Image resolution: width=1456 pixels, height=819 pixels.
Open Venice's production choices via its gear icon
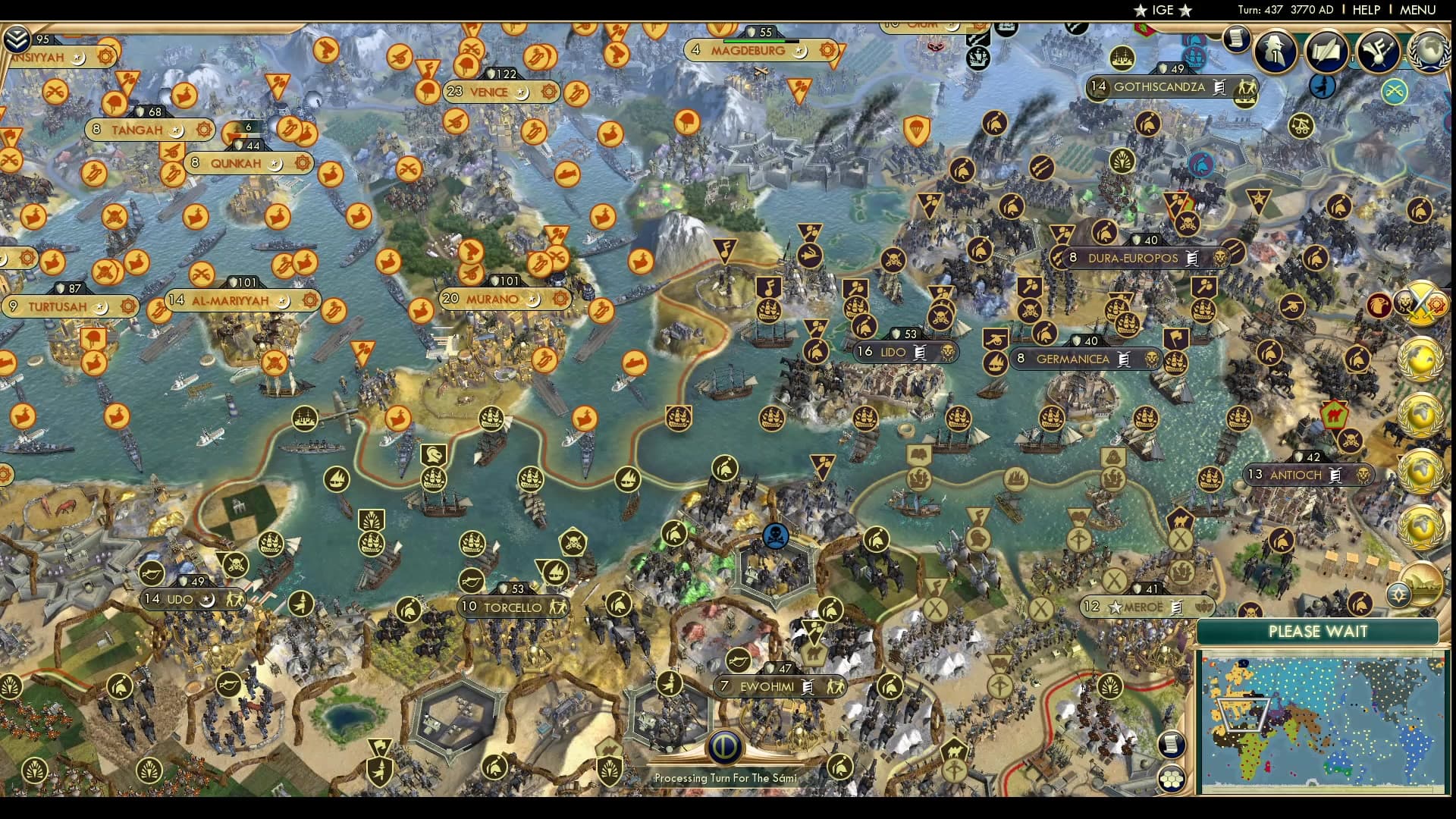click(x=548, y=91)
